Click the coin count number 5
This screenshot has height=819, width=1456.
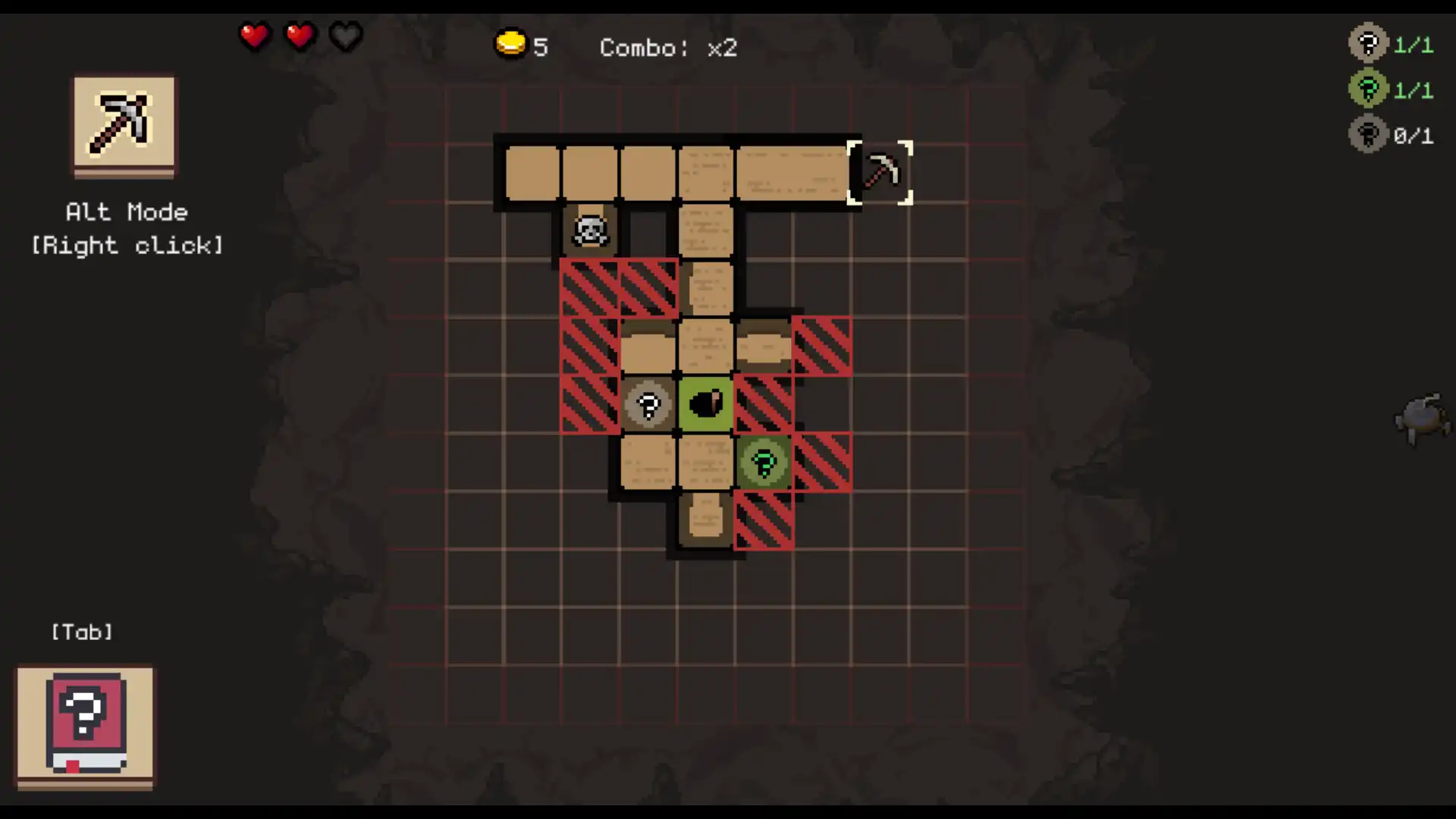(541, 47)
